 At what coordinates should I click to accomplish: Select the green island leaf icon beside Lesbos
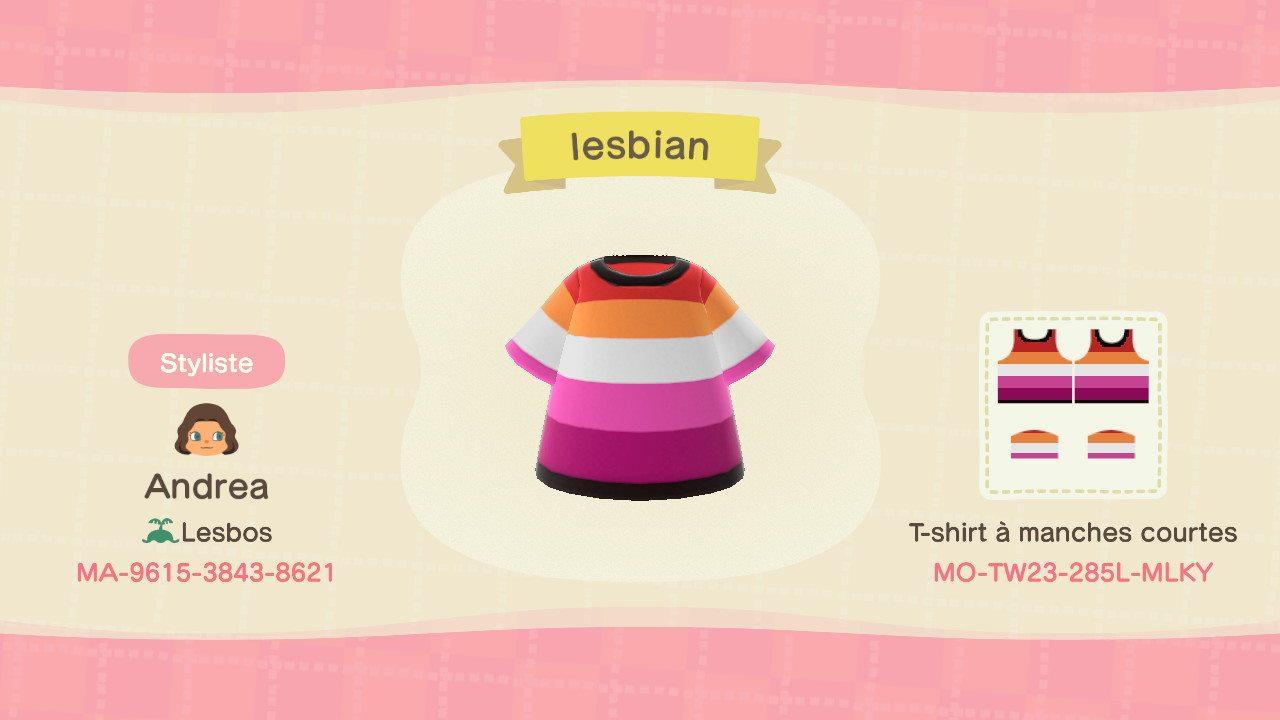tap(160, 531)
